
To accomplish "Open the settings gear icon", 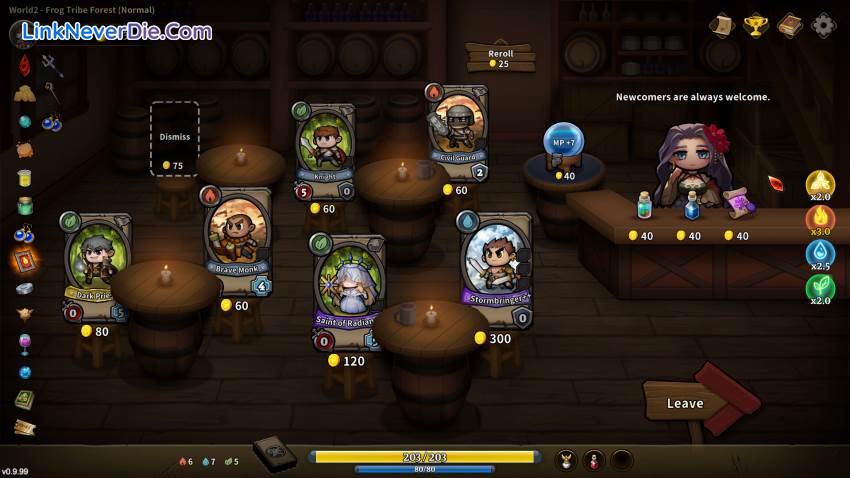I will (x=824, y=25).
